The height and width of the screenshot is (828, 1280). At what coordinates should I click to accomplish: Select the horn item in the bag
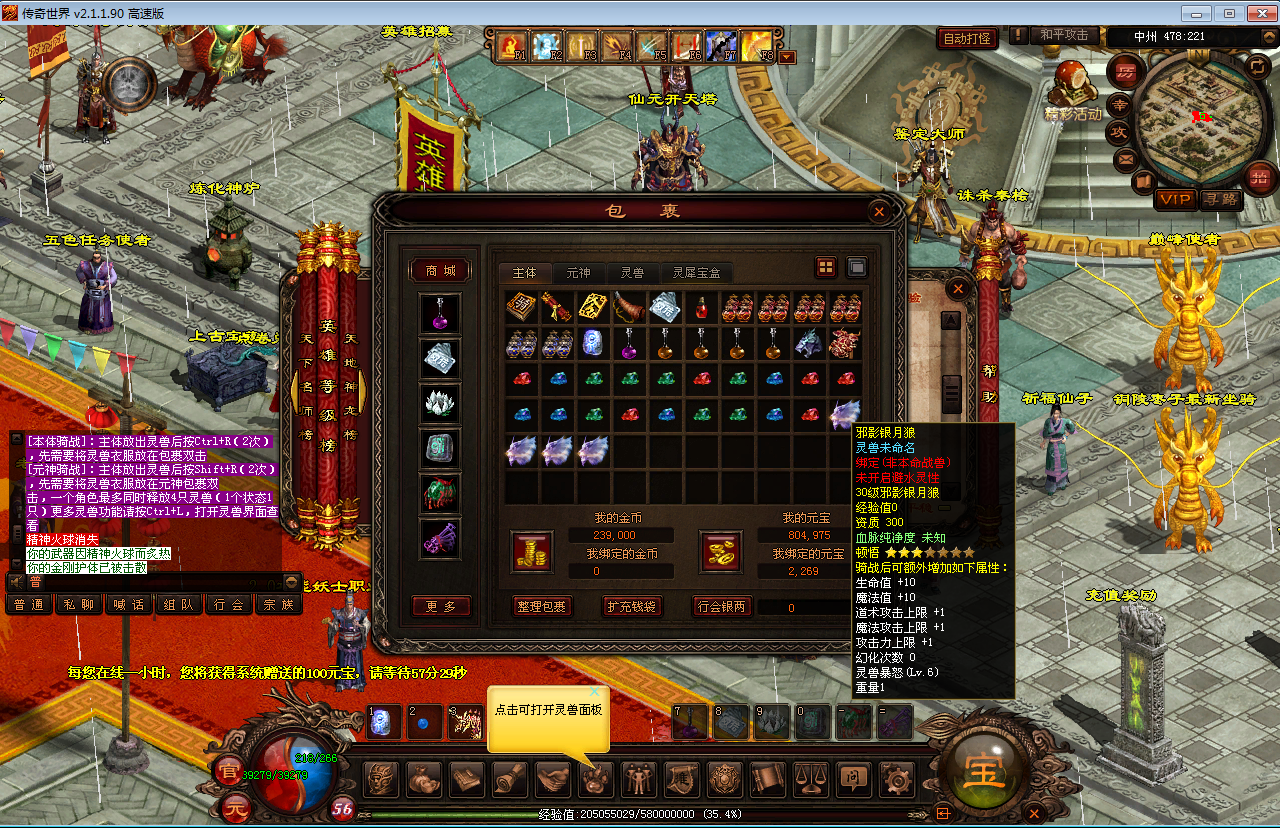click(x=629, y=307)
